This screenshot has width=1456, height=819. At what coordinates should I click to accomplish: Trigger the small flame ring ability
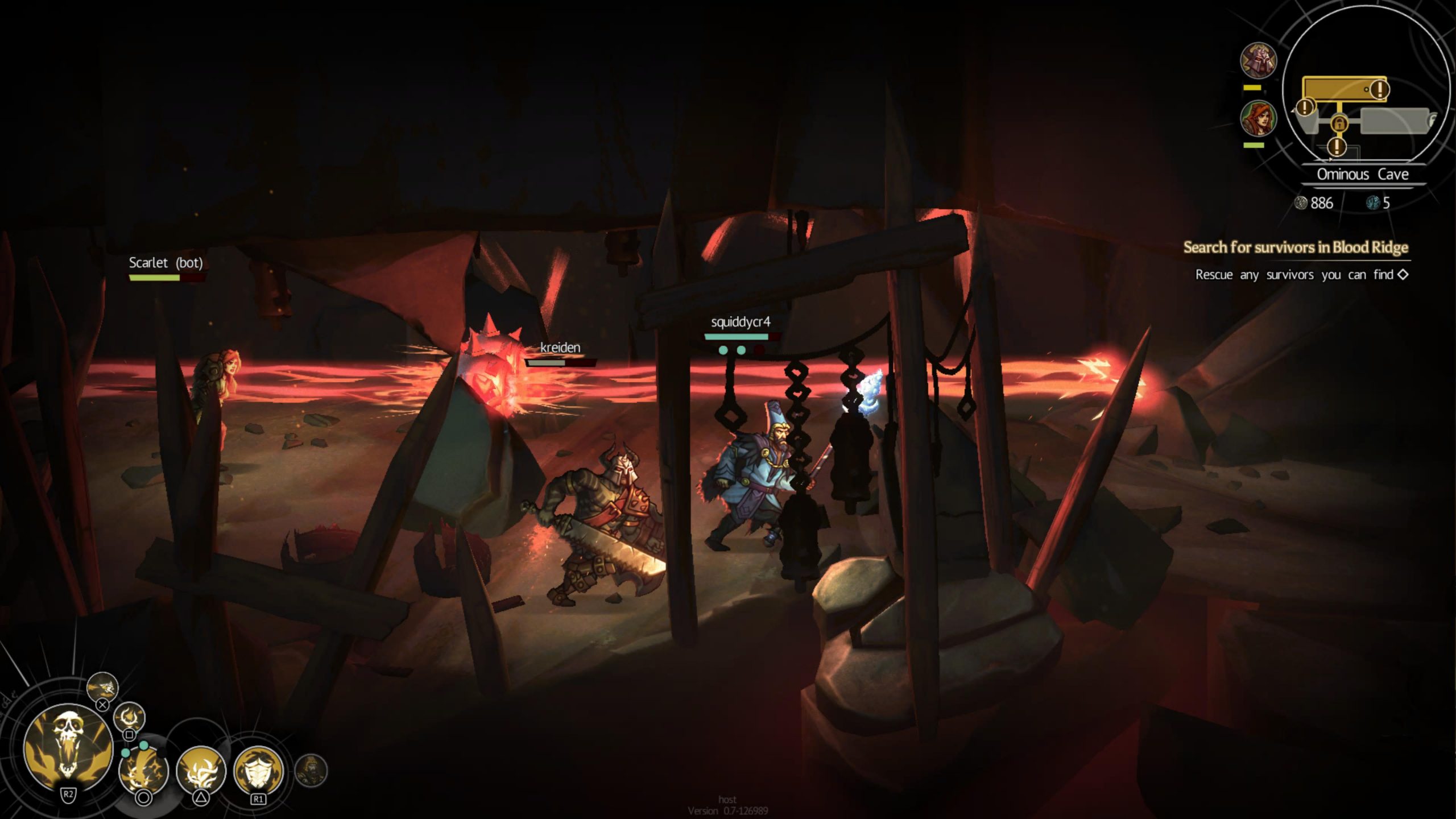pos(130,718)
